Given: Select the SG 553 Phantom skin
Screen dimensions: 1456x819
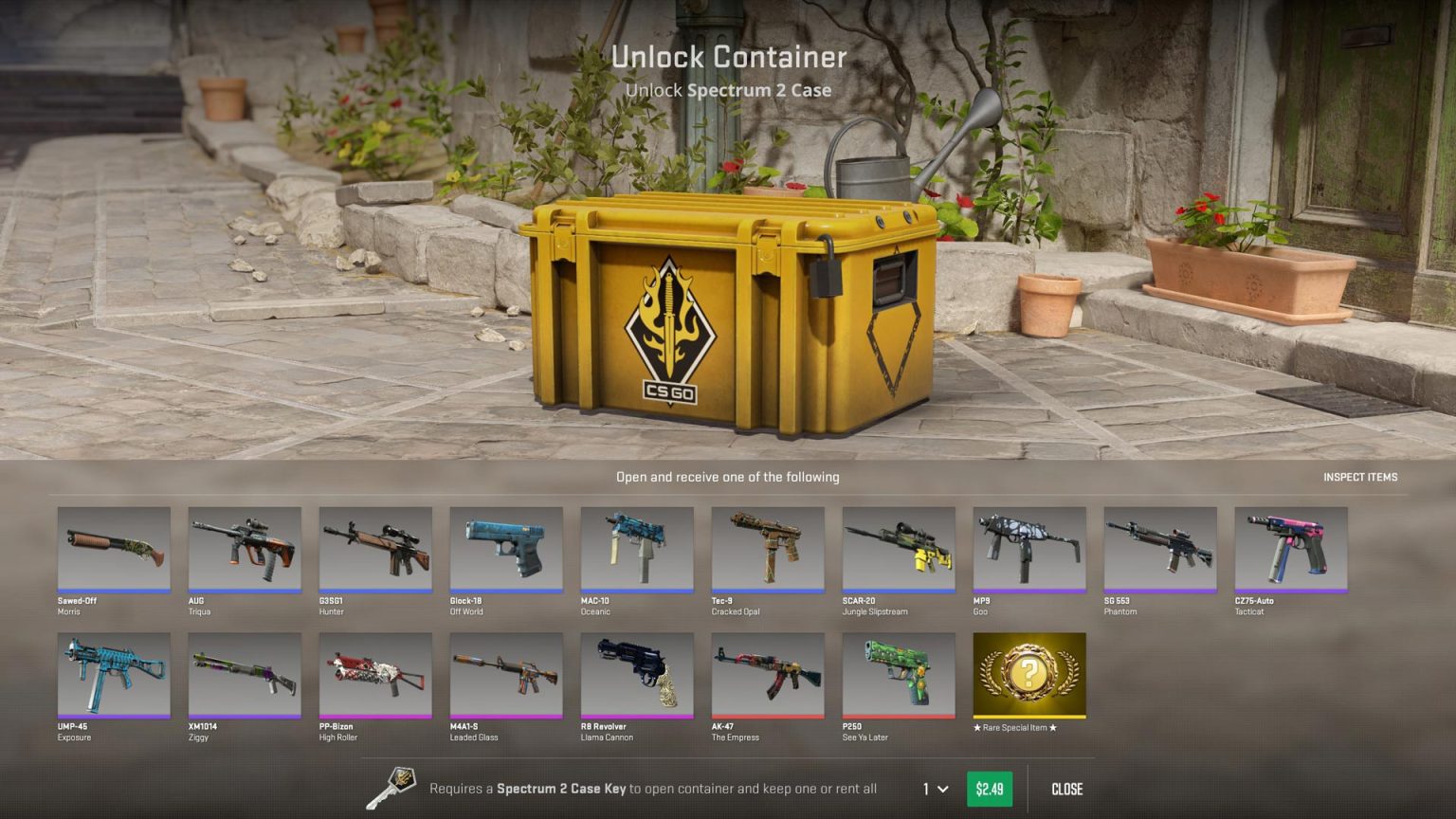Looking at the screenshot, I should pyautogui.click(x=1160, y=550).
